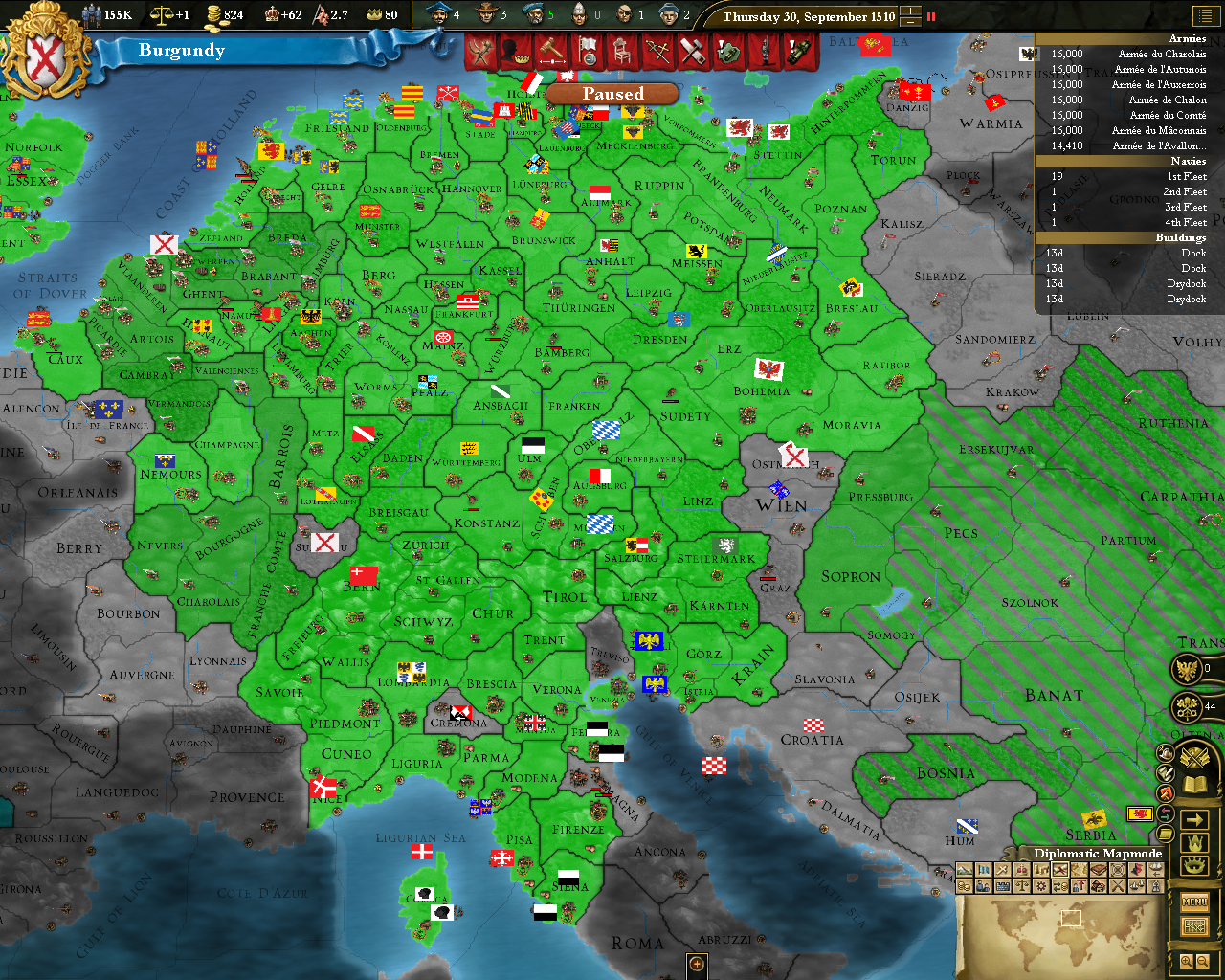Toggle the minimap button below MENU
The height and width of the screenshot is (980, 1225).
(1194, 924)
